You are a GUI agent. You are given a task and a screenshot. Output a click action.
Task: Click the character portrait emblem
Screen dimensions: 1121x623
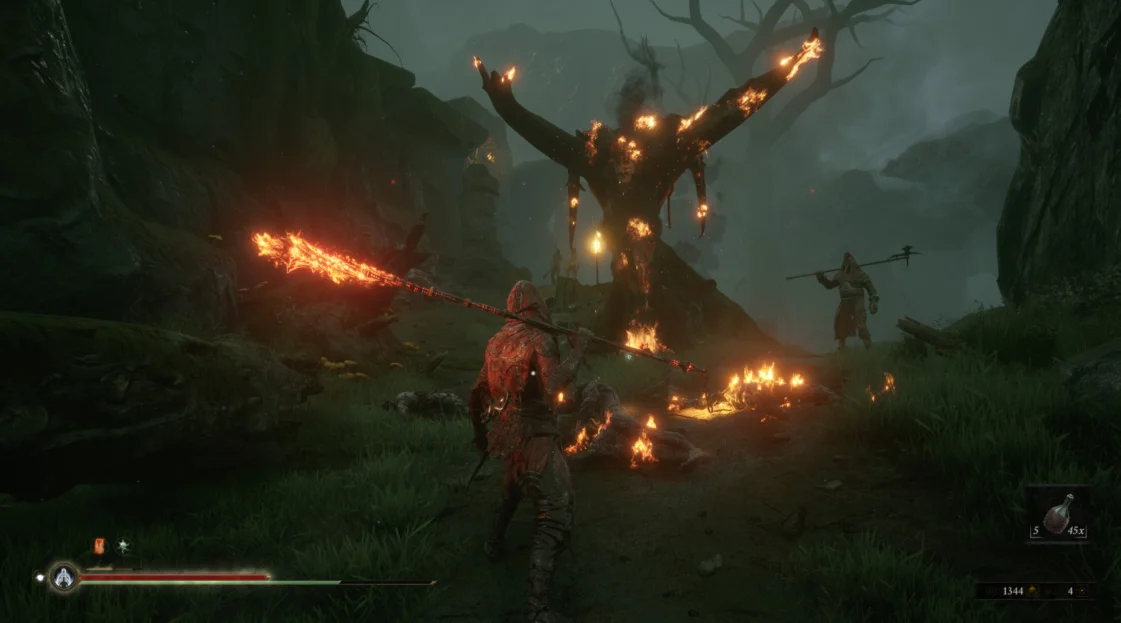tap(65, 576)
